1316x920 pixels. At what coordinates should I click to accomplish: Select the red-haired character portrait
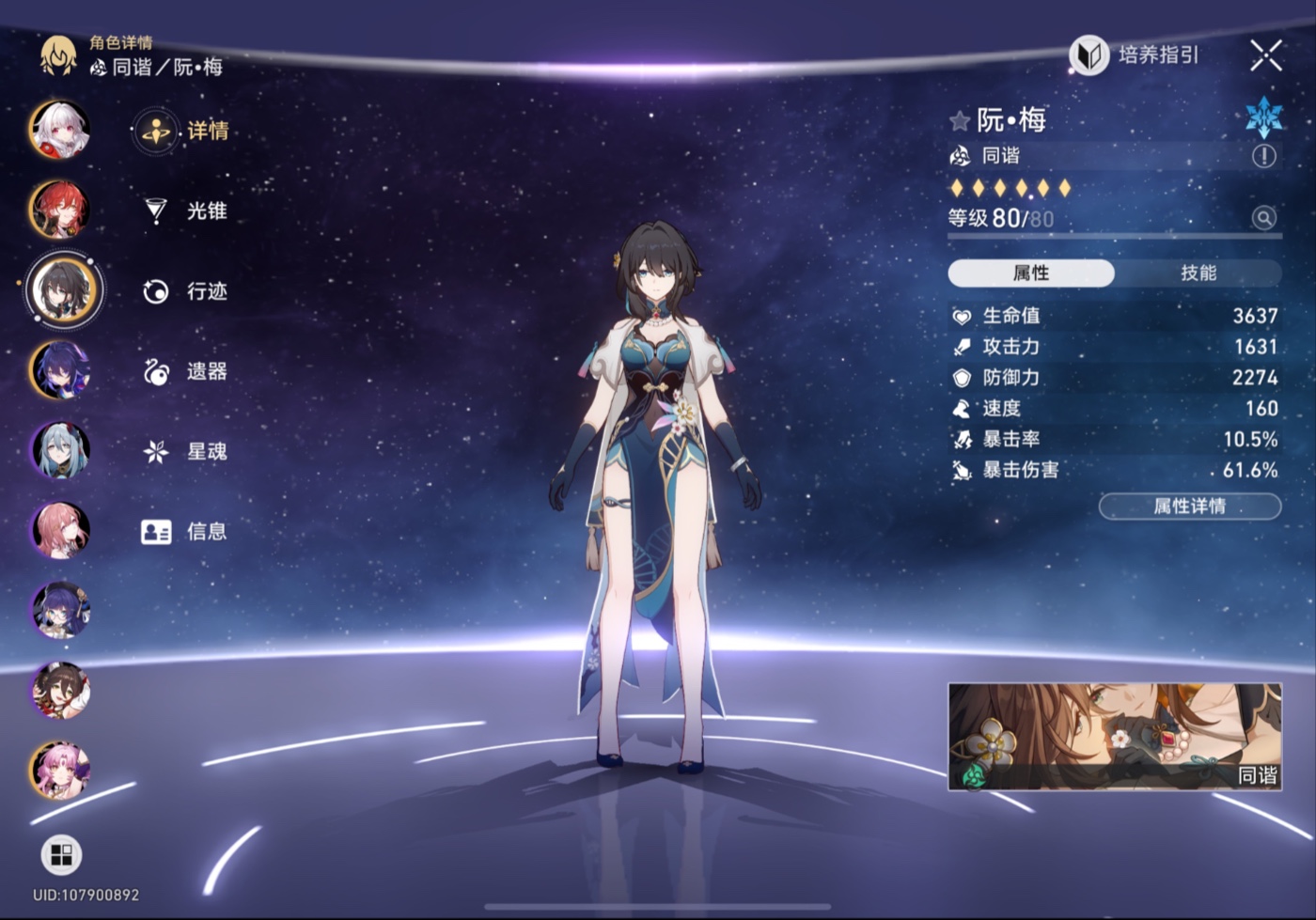click(x=59, y=209)
